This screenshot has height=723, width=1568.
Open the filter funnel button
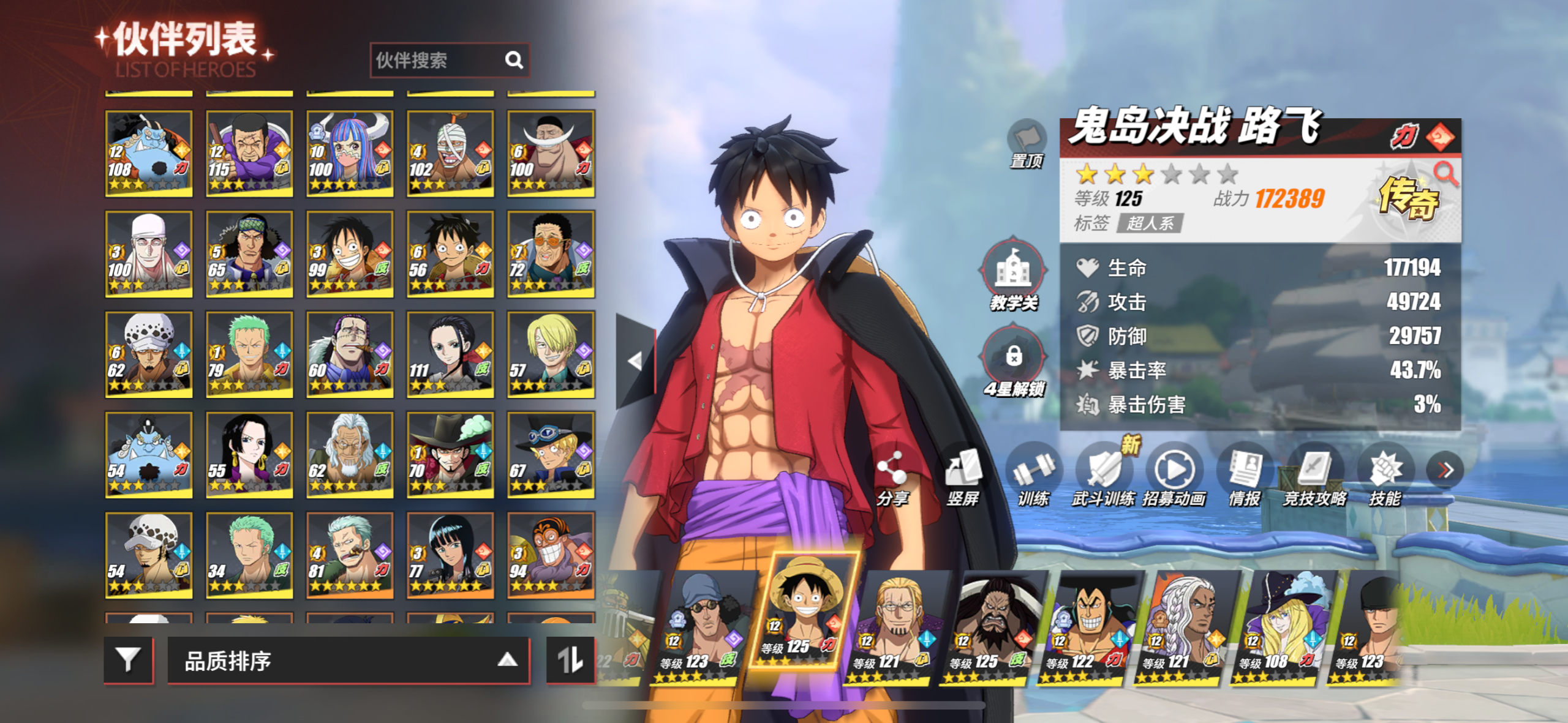[128, 660]
